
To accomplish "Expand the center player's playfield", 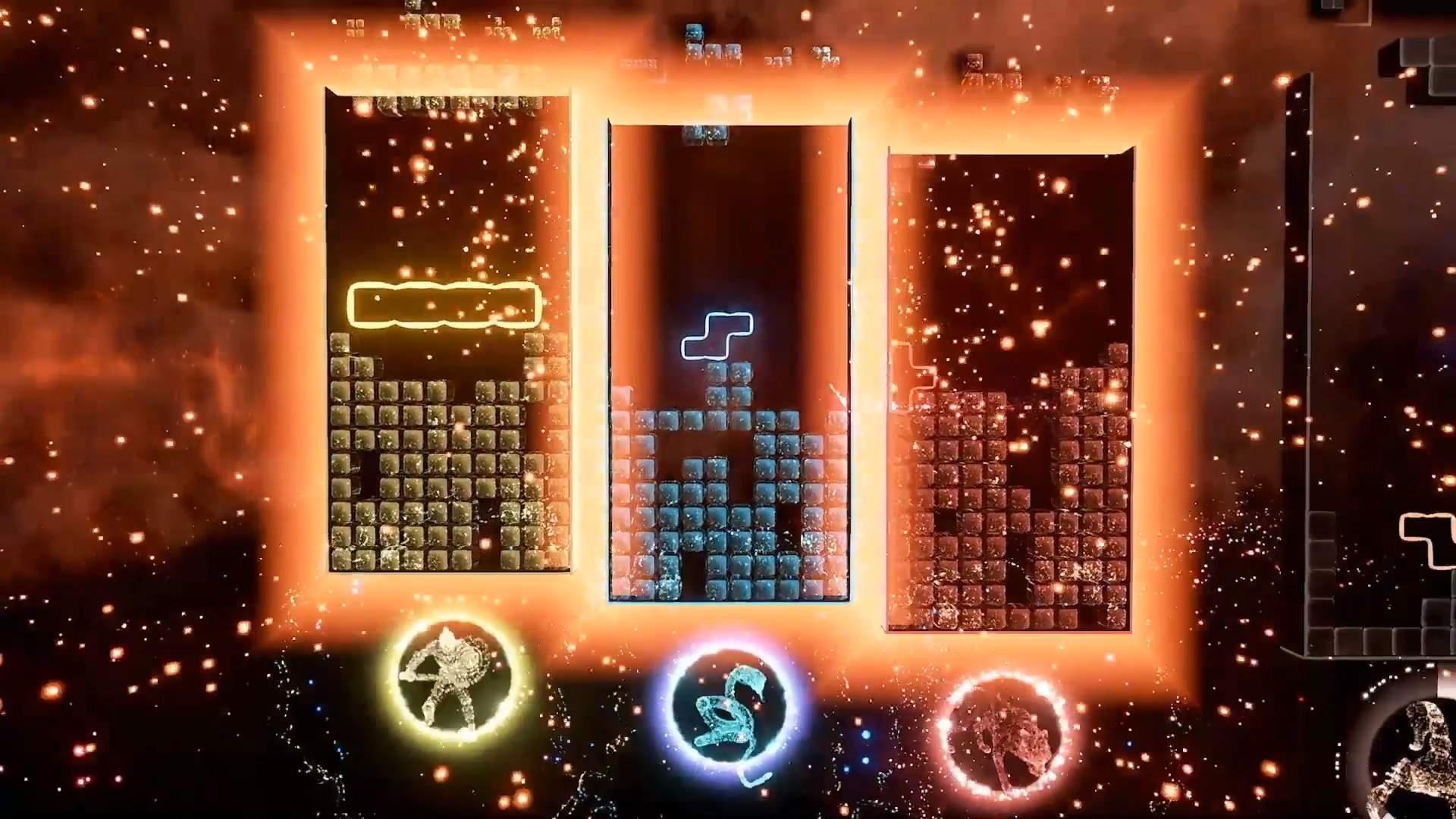I will [728, 356].
